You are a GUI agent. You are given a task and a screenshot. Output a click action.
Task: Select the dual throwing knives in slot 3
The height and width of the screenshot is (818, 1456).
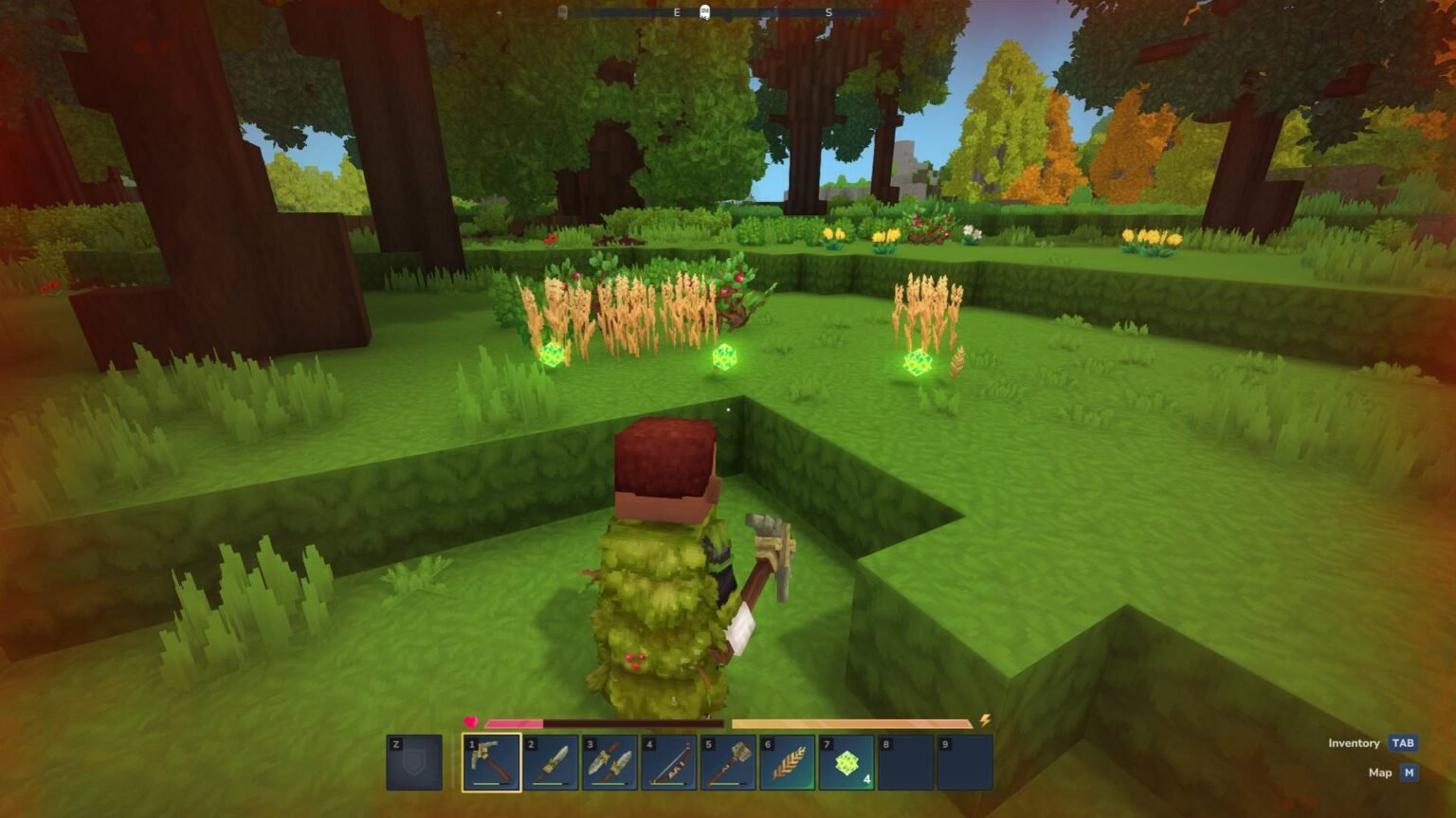[609, 763]
